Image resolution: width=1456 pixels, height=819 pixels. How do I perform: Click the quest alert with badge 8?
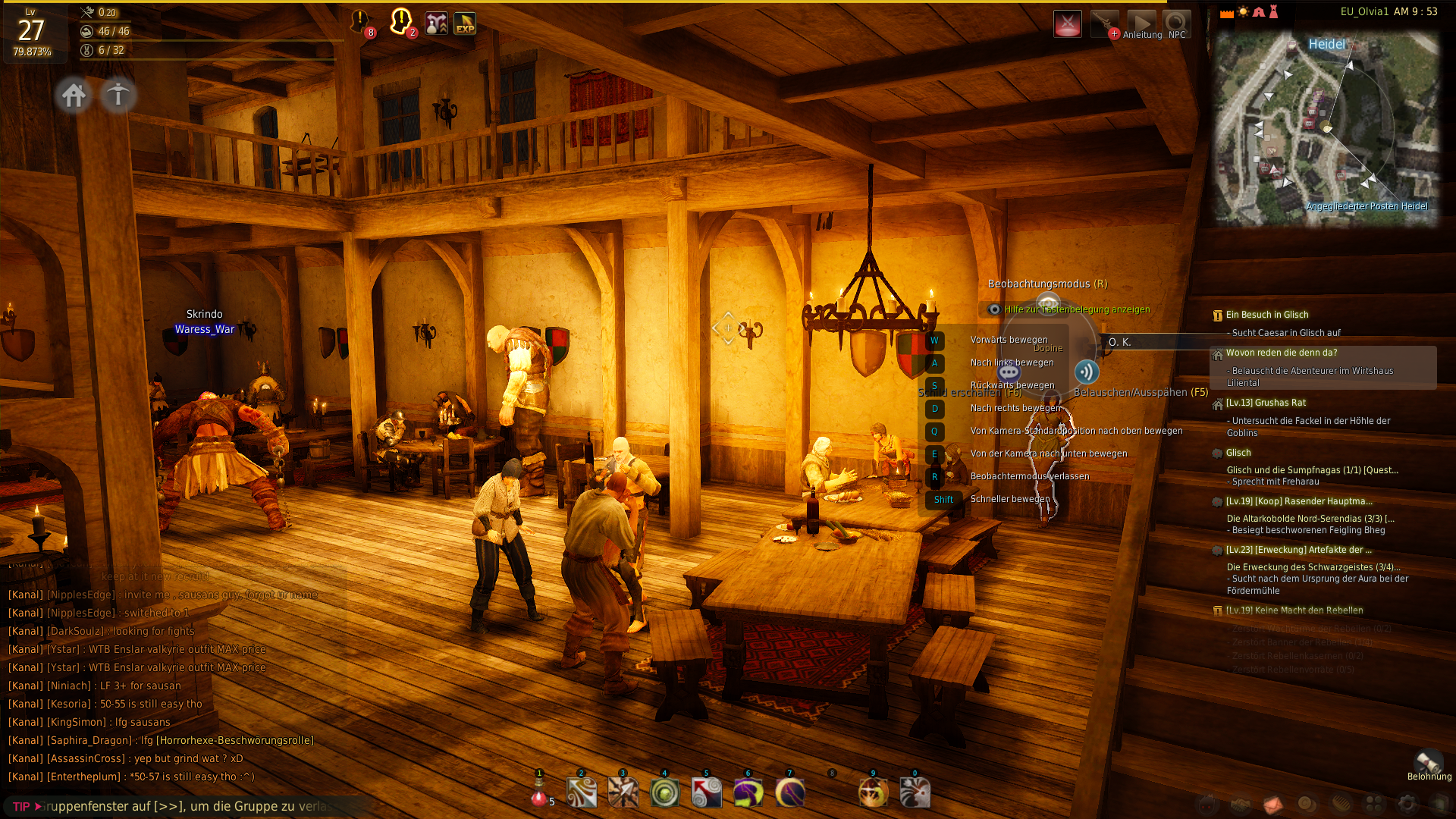360,23
